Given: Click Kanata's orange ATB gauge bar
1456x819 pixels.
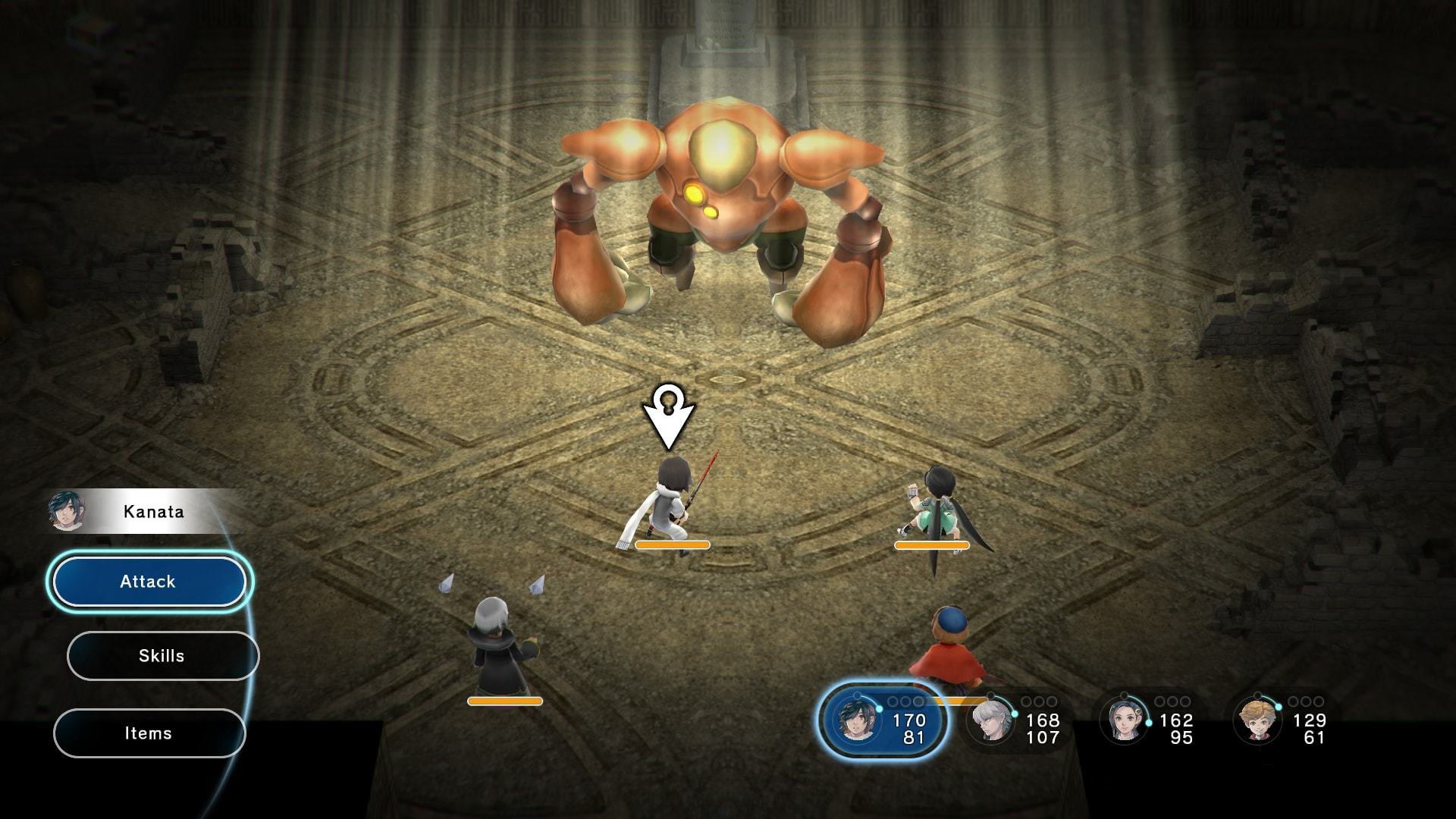Looking at the screenshot, I should [671, 545].
